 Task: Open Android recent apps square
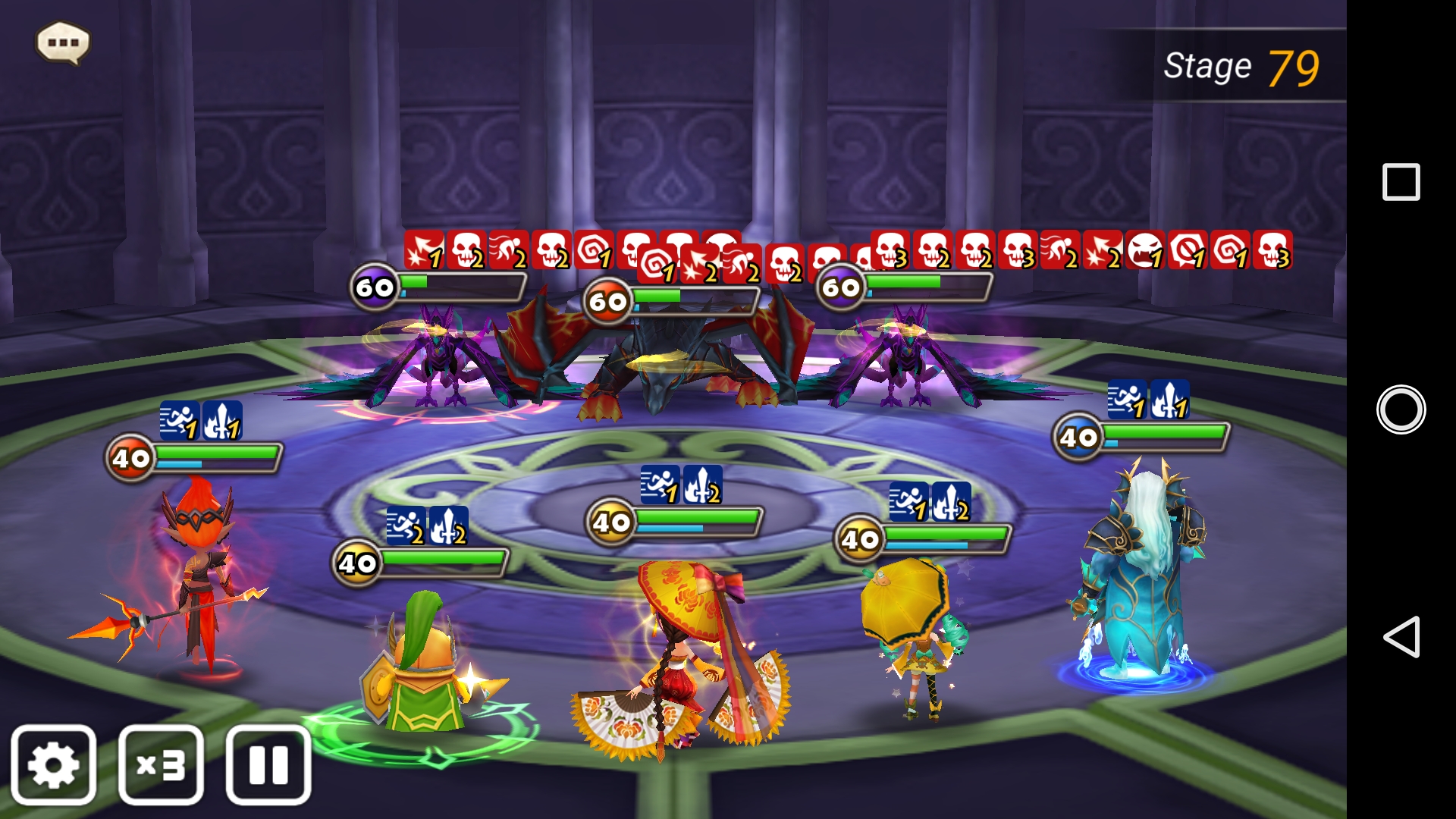(x=1401, y=182)
